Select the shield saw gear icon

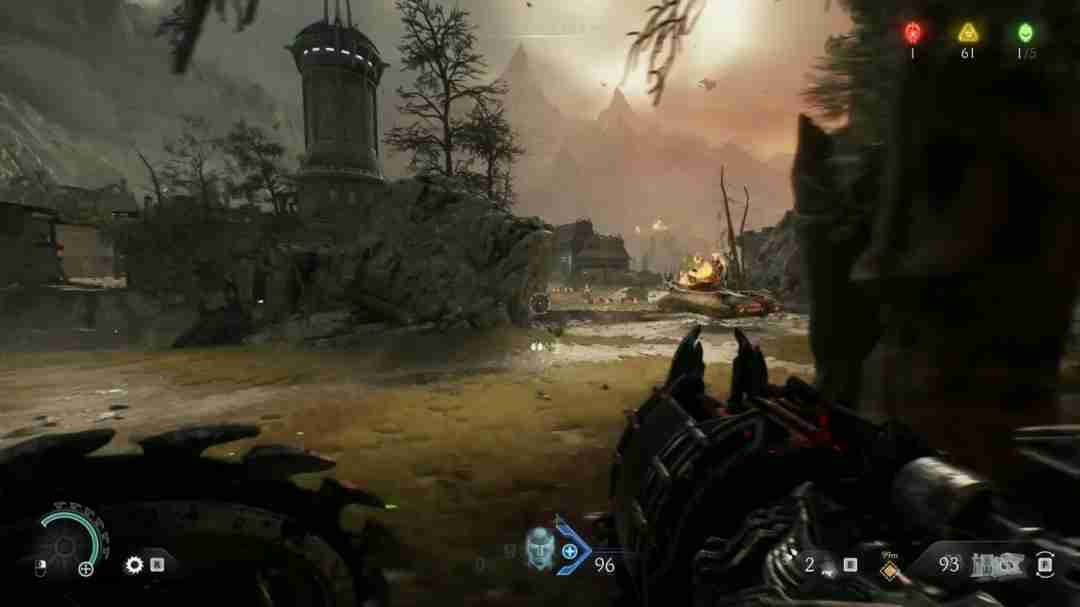point(134,565)
